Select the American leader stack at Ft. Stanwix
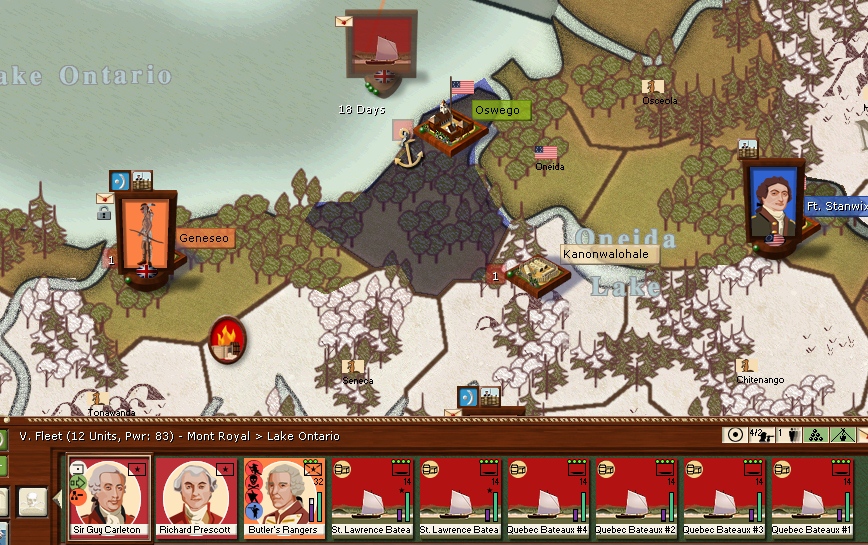 (774, 204)
